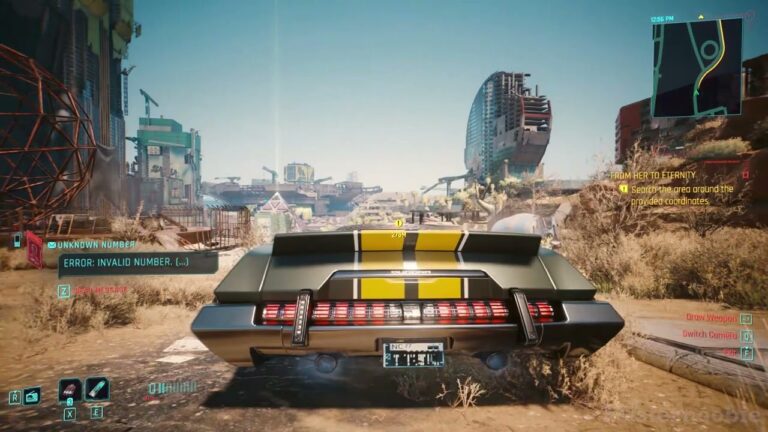Open the Unknown Number message notification

pyautogui.click(x=97, y=243)
